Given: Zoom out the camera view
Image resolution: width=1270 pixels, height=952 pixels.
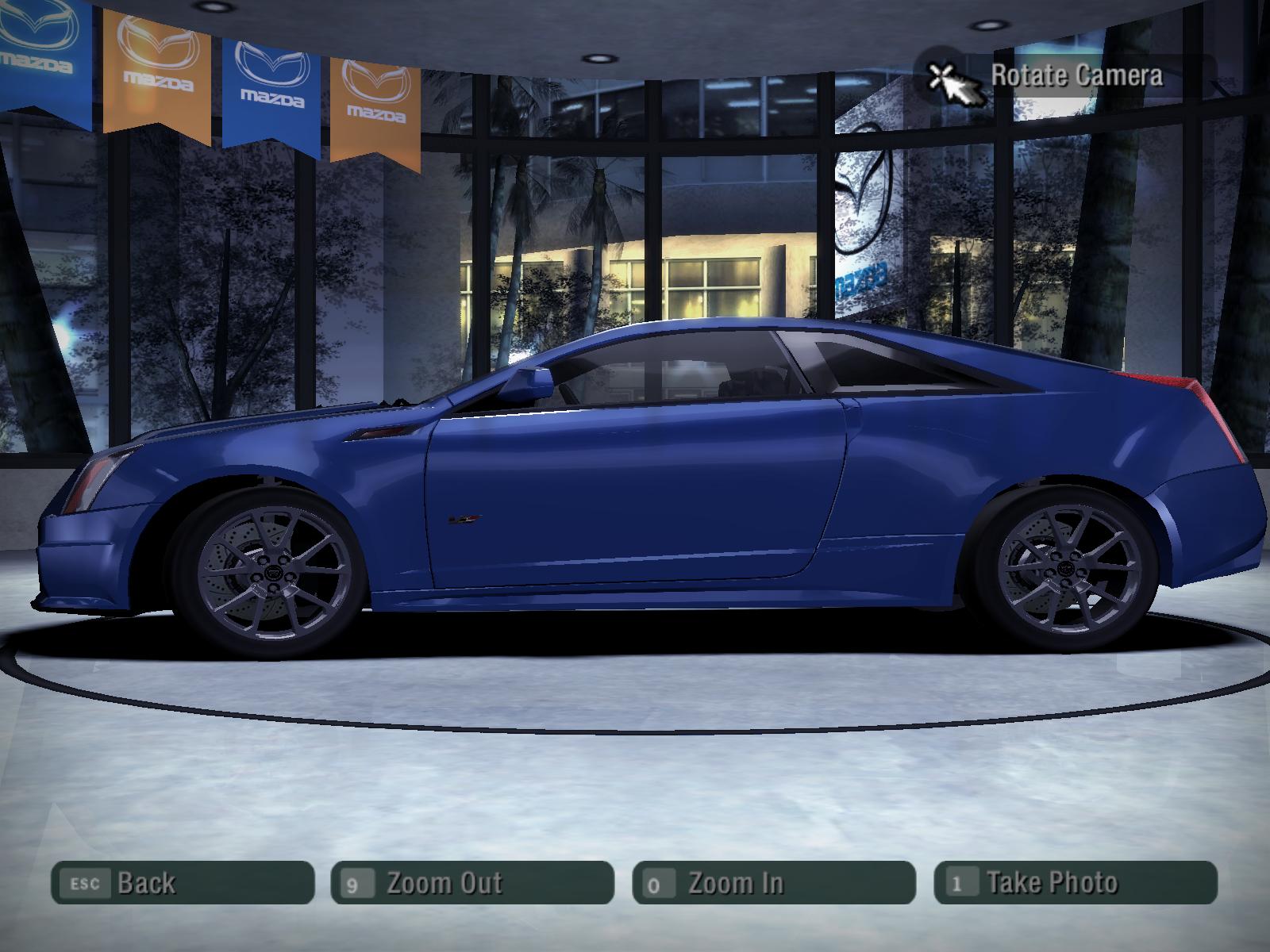Looking at the screenshot, I should 472,882.
